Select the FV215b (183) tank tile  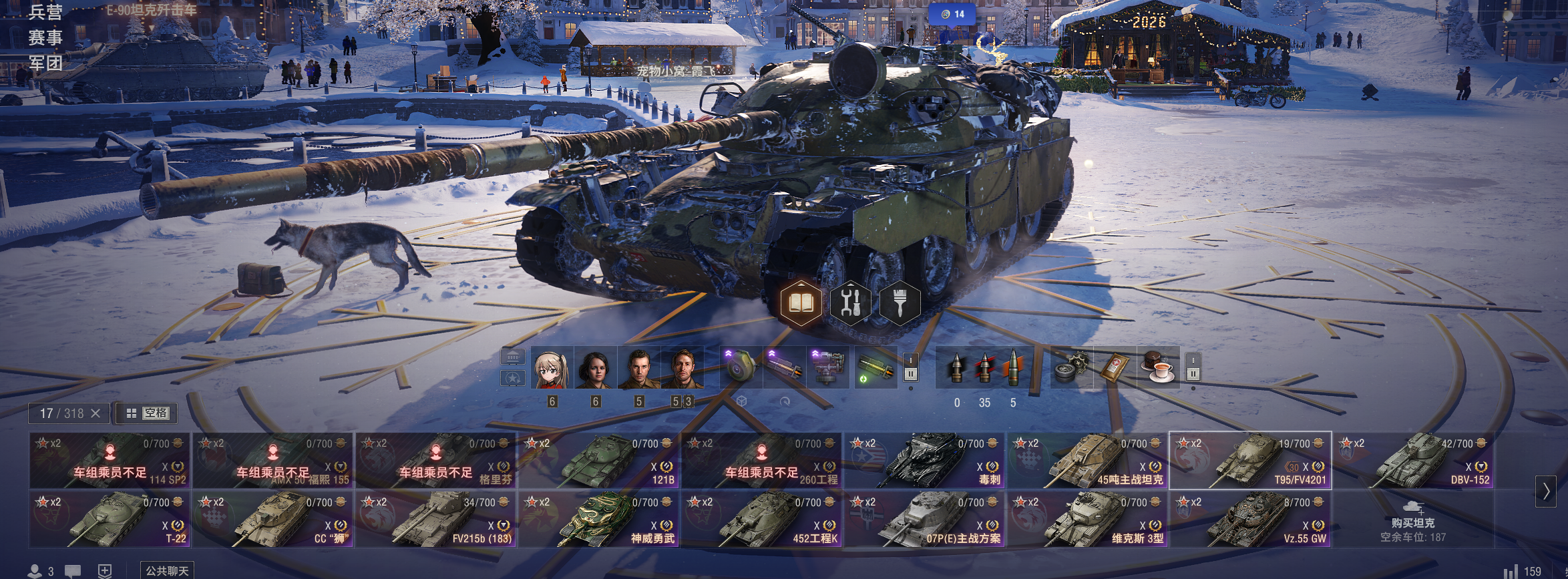click(436, 520)
